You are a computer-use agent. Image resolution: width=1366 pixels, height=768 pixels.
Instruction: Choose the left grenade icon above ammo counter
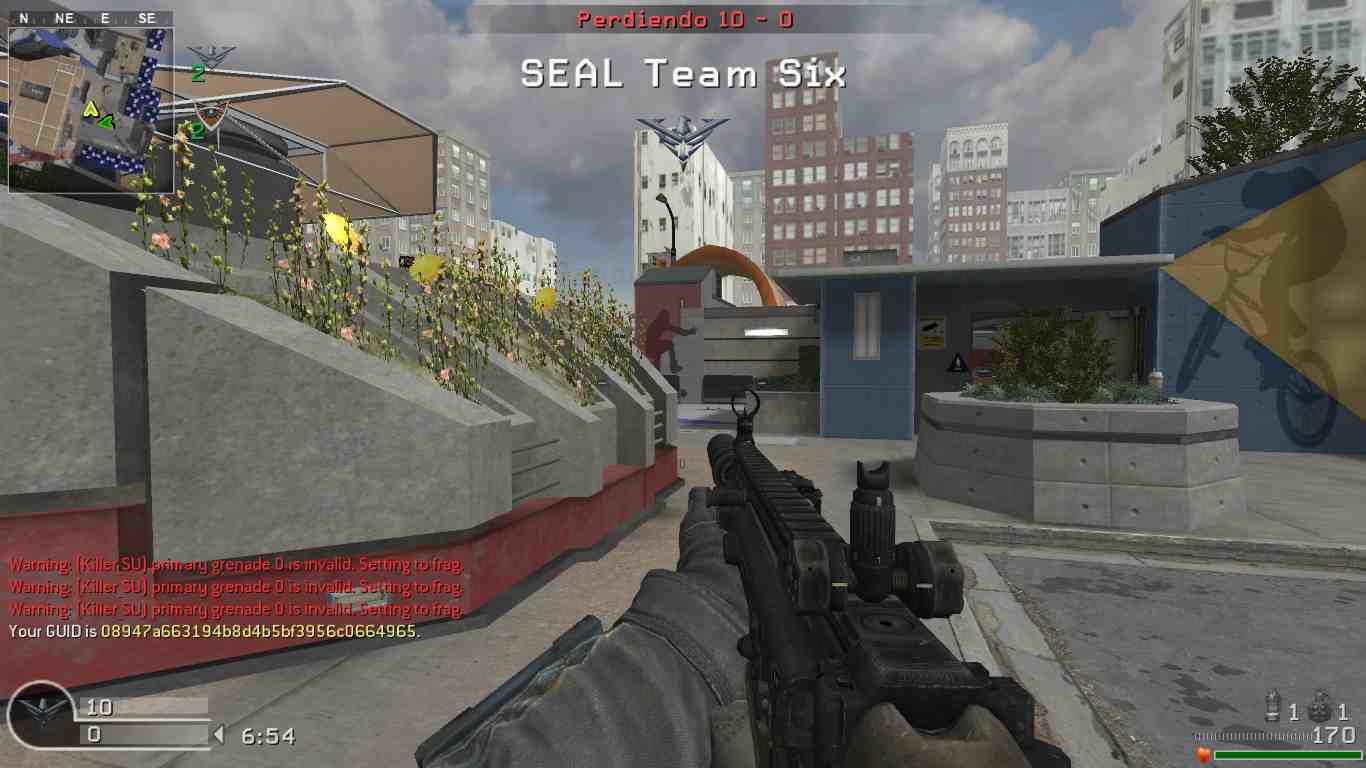[x=1273, y=706]
